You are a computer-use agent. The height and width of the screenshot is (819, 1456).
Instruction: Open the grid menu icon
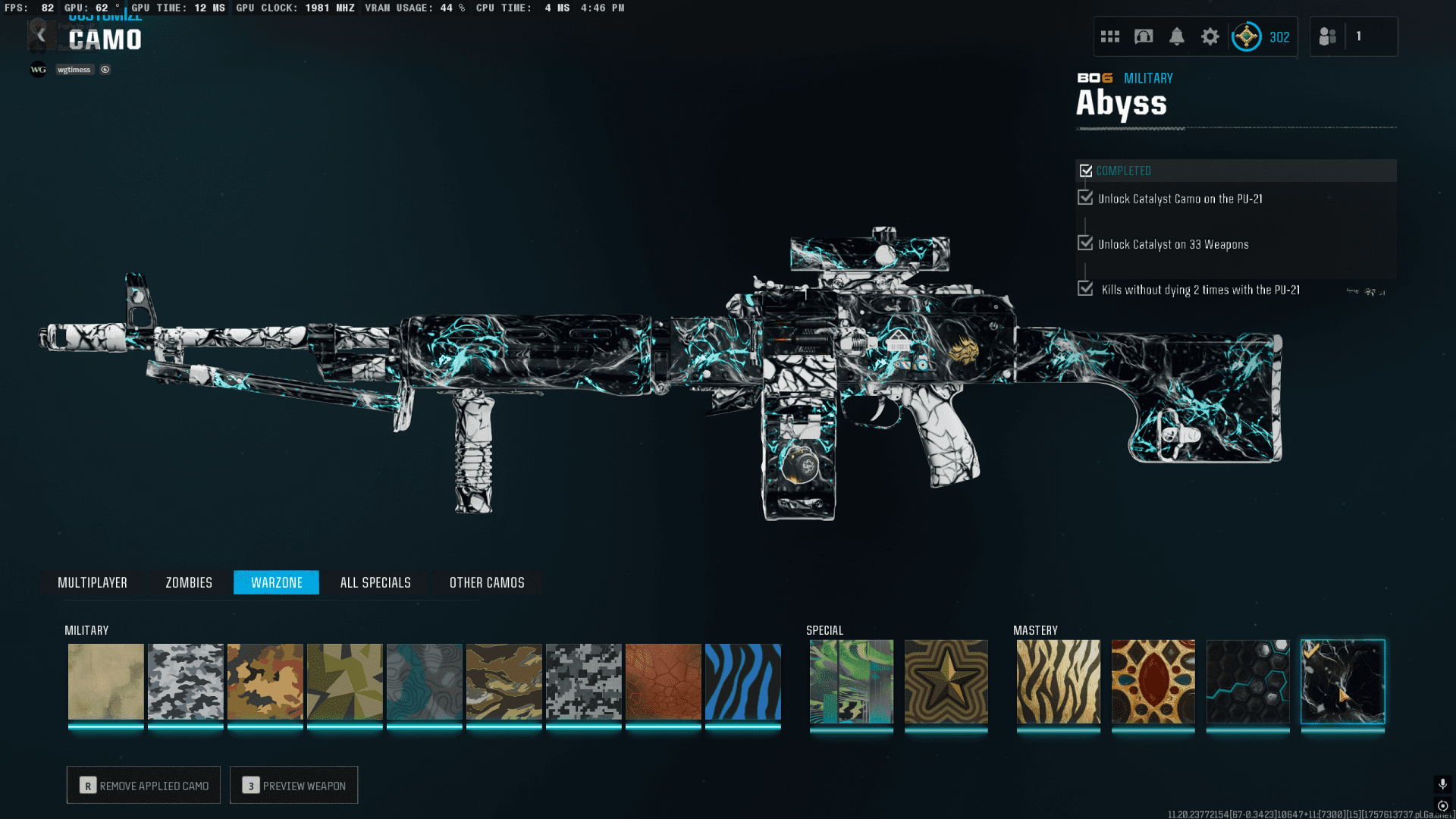(1110, 36)
